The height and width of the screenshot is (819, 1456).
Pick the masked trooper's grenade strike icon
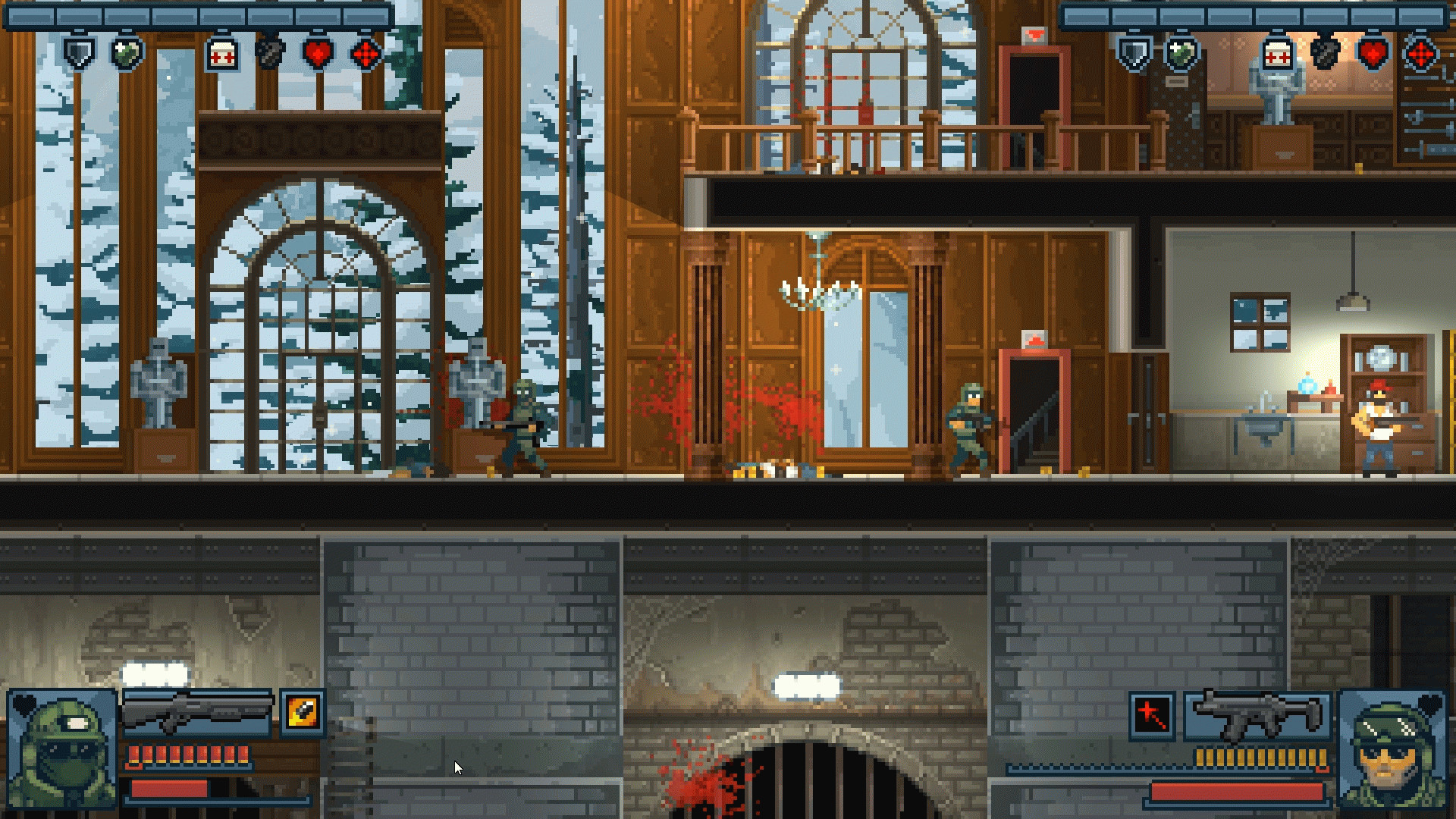[x=270, y=54]
